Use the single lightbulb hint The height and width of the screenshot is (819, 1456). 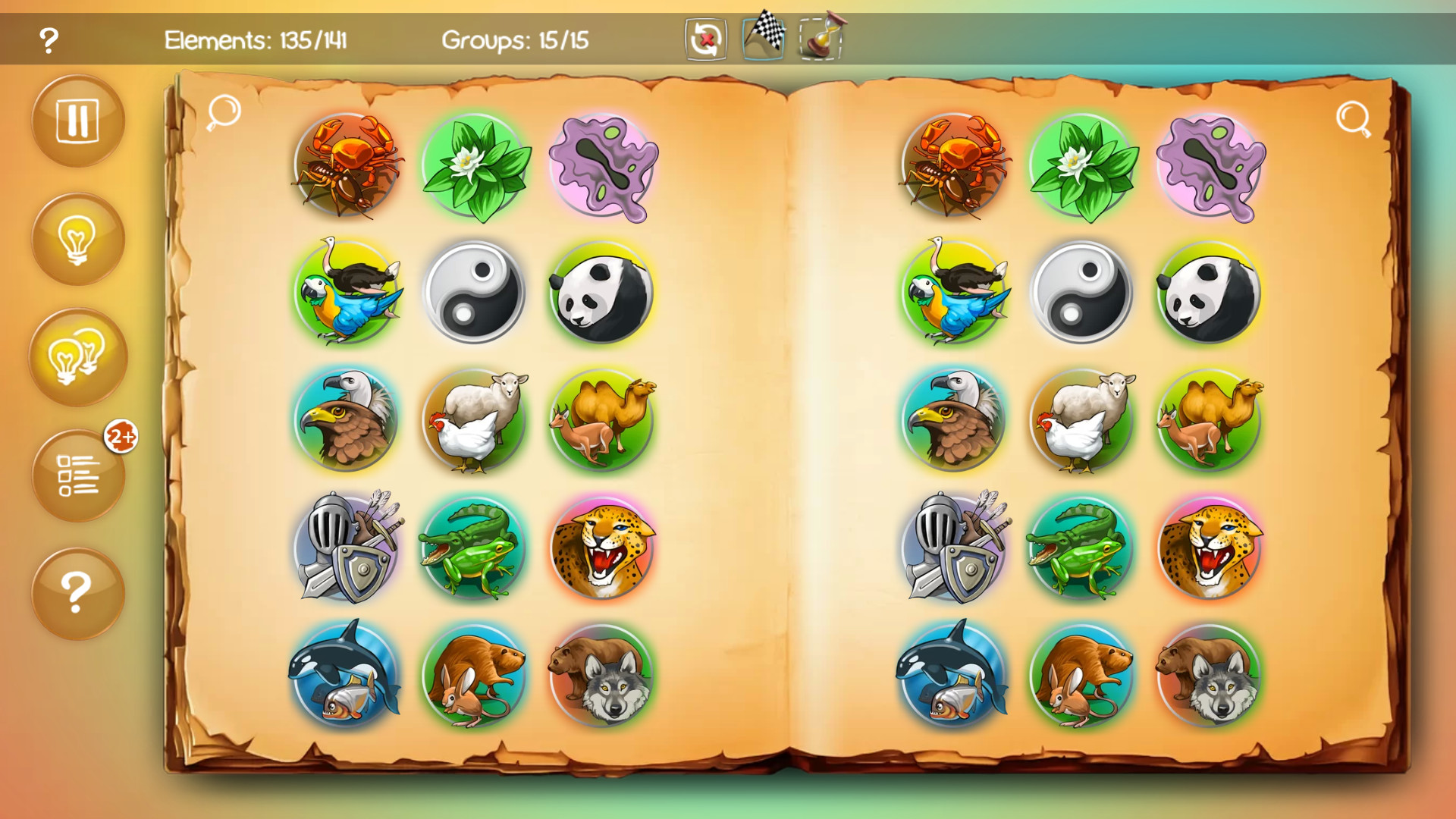click(x=78, y=239)
